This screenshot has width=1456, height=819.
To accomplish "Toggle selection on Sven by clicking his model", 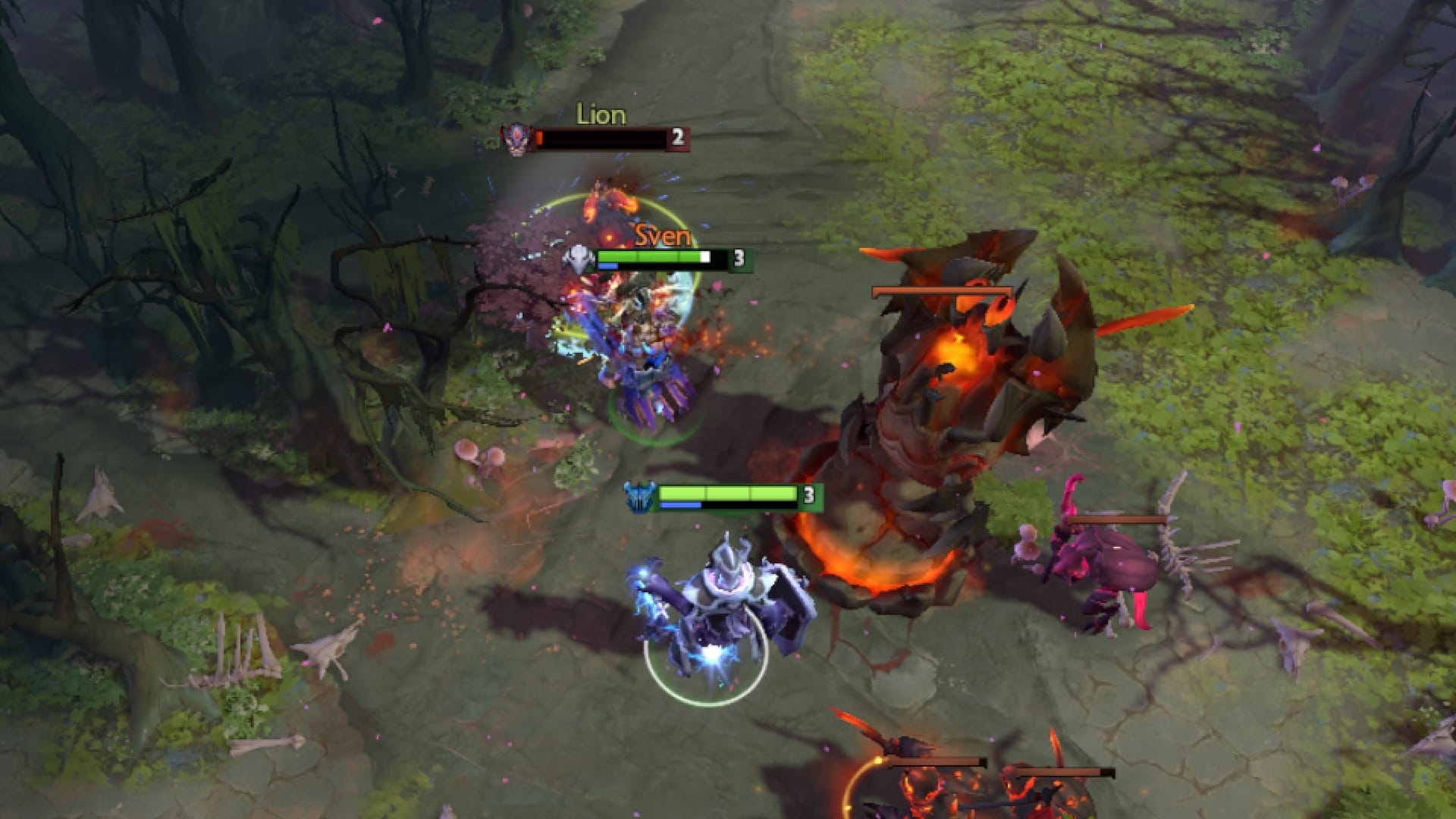I will (645, 356).
